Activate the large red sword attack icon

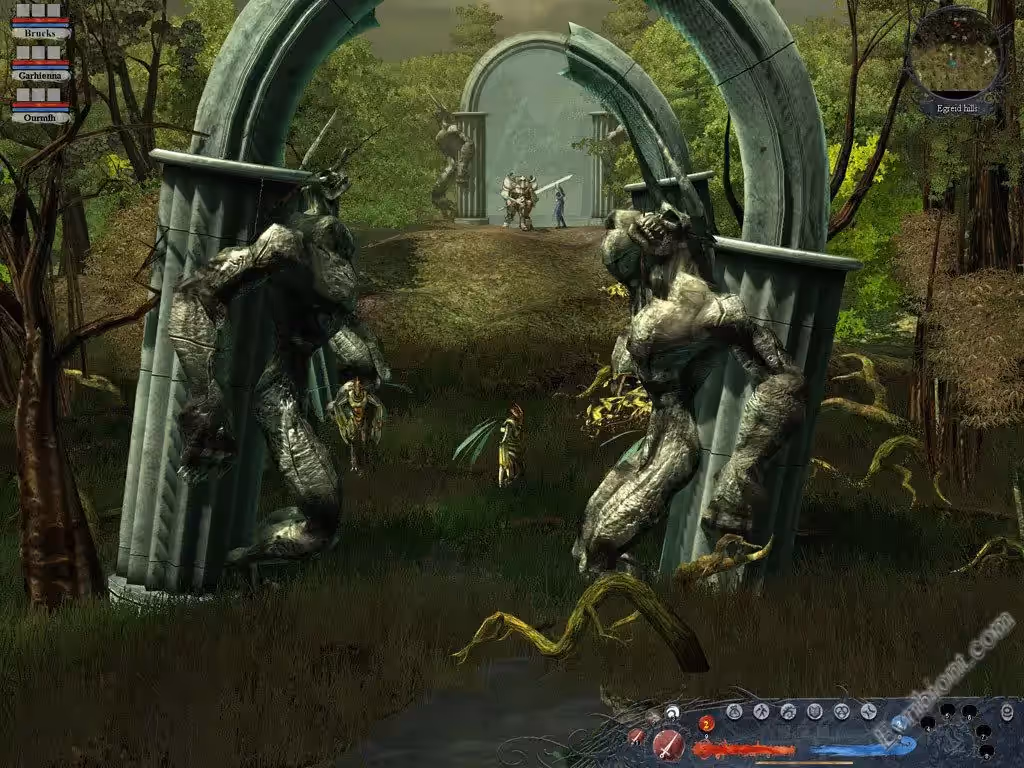[668, 745]
